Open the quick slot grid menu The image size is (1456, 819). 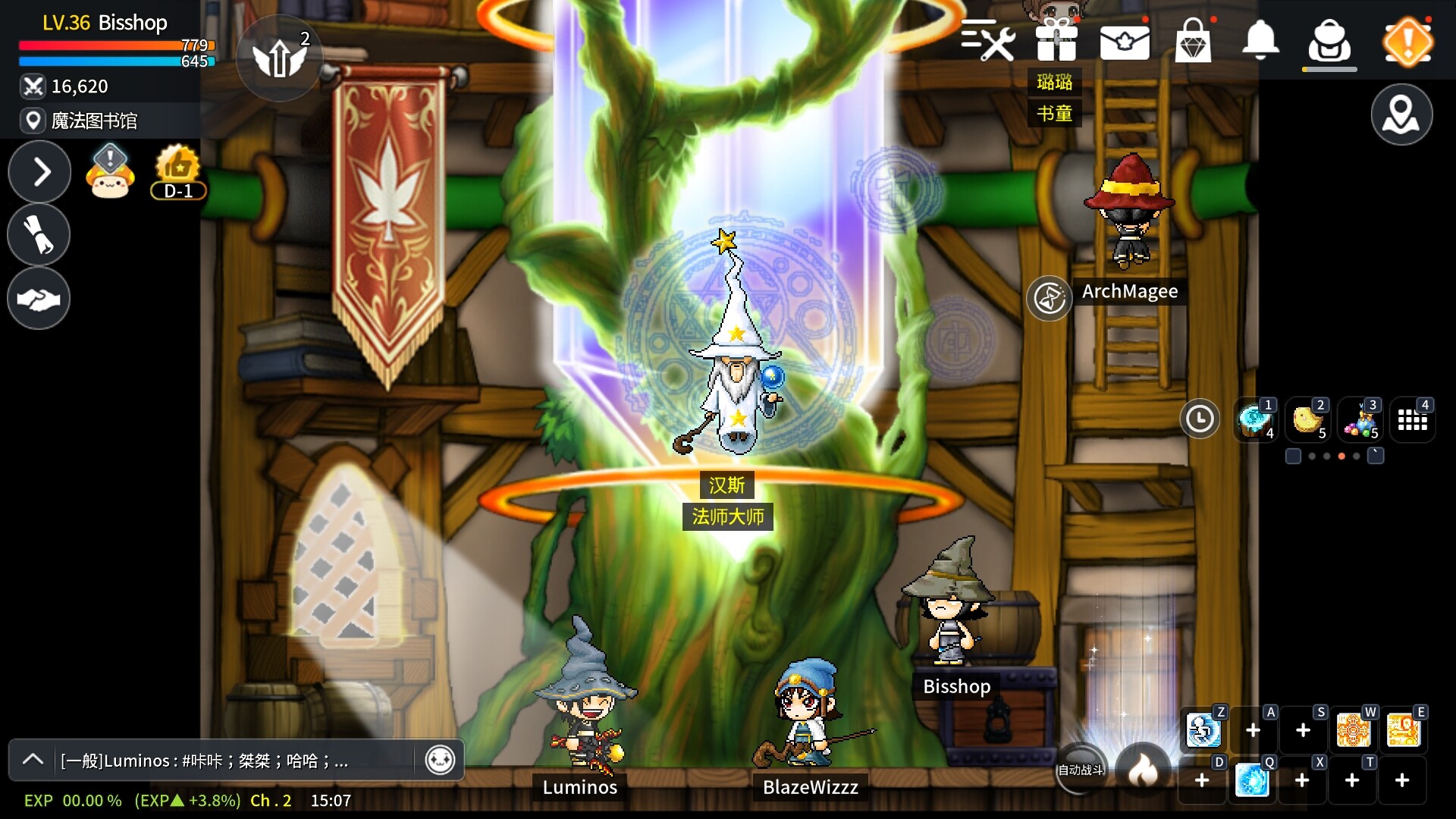[x=1412, y=419]
